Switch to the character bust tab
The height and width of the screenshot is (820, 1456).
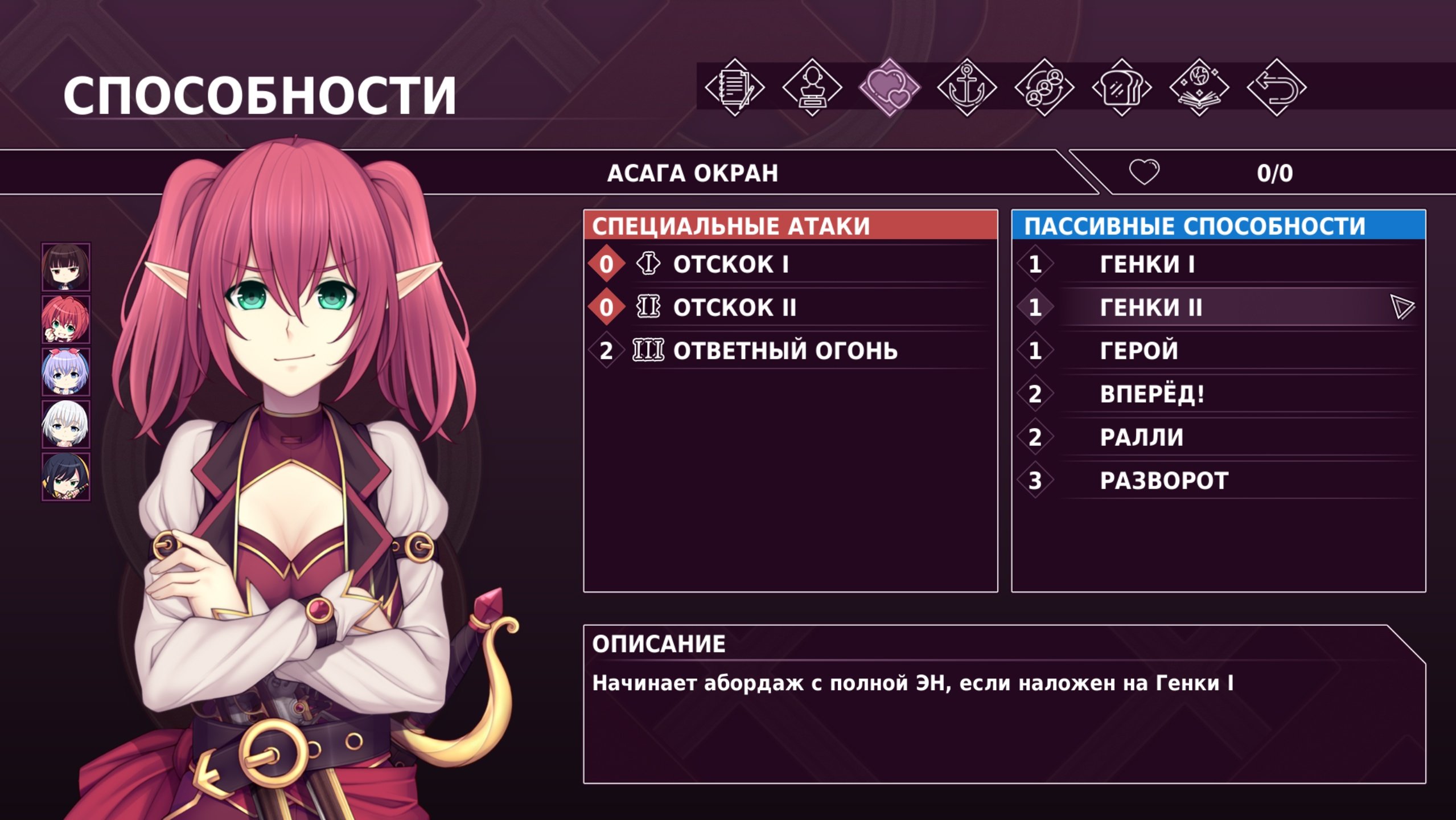(812, 88)
